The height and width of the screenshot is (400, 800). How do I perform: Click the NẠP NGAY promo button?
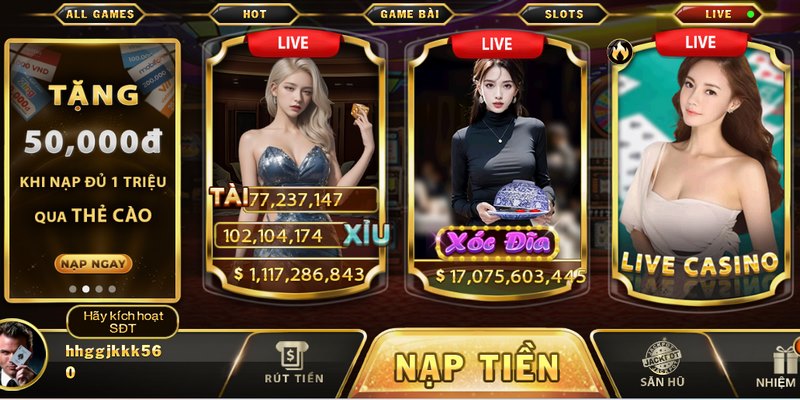point(93,264)
